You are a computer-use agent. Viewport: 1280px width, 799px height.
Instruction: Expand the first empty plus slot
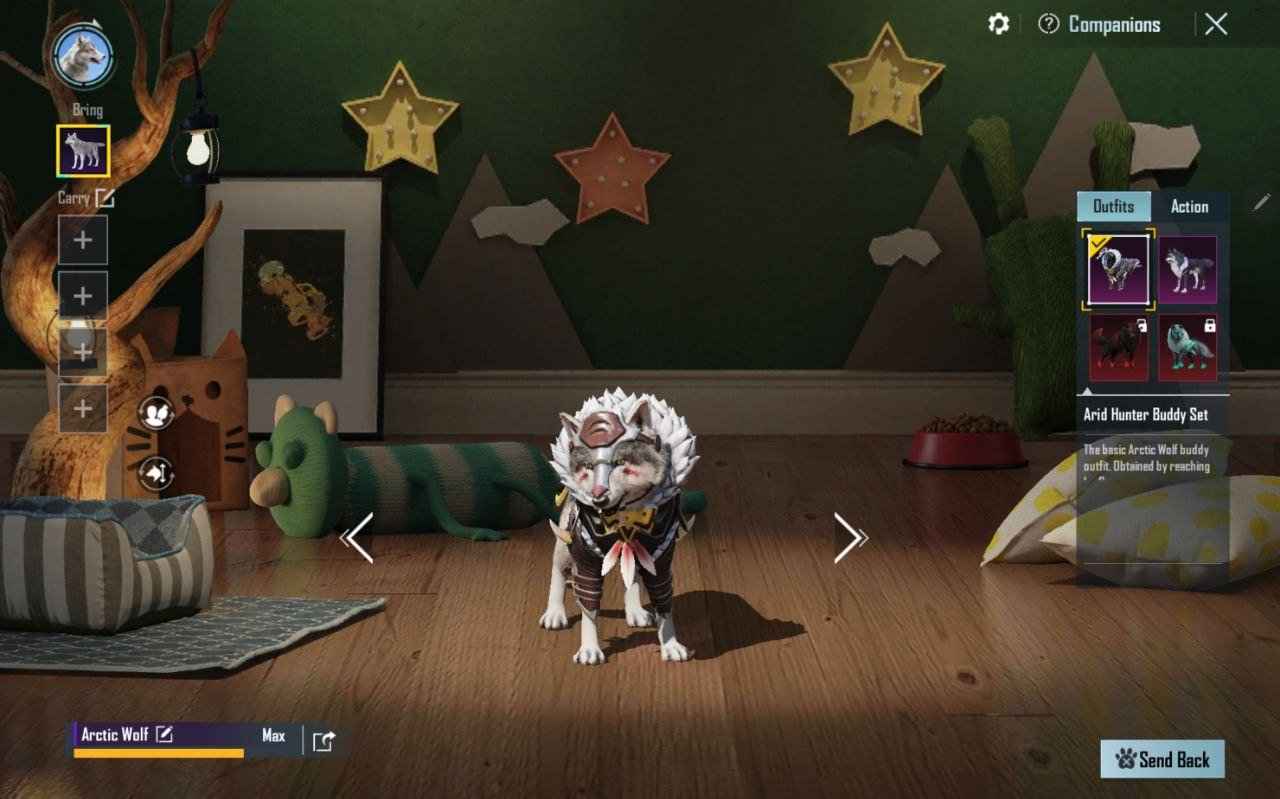82,240
